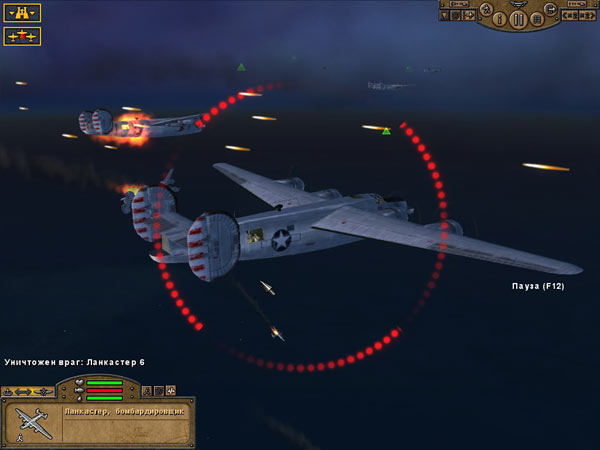Click the pilot figure icon above unit panel
Viewport: 600px width, 450px height.
[146, 390]
